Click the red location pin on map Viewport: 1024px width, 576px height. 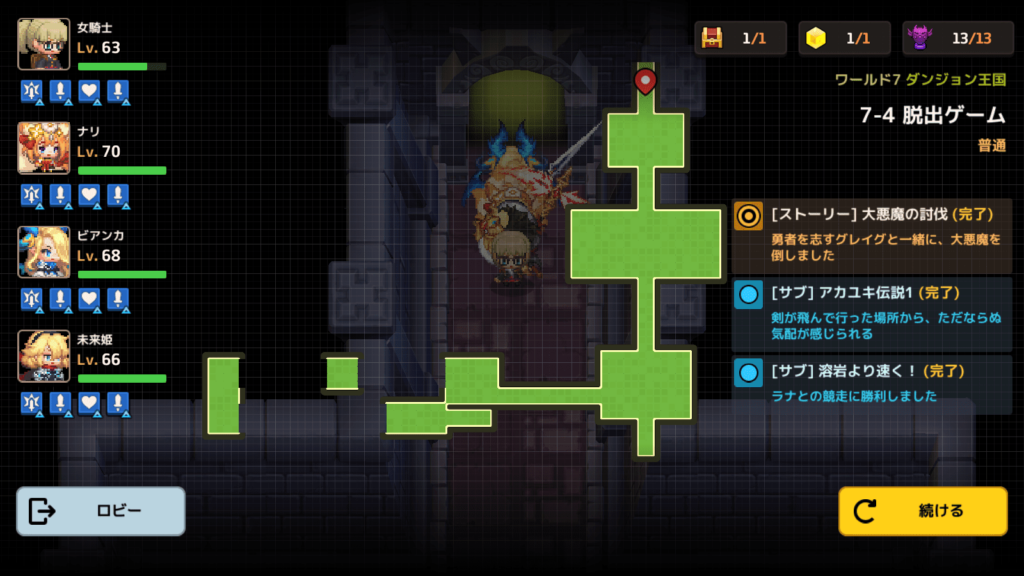pyautogui.click(x=645, y=80)
